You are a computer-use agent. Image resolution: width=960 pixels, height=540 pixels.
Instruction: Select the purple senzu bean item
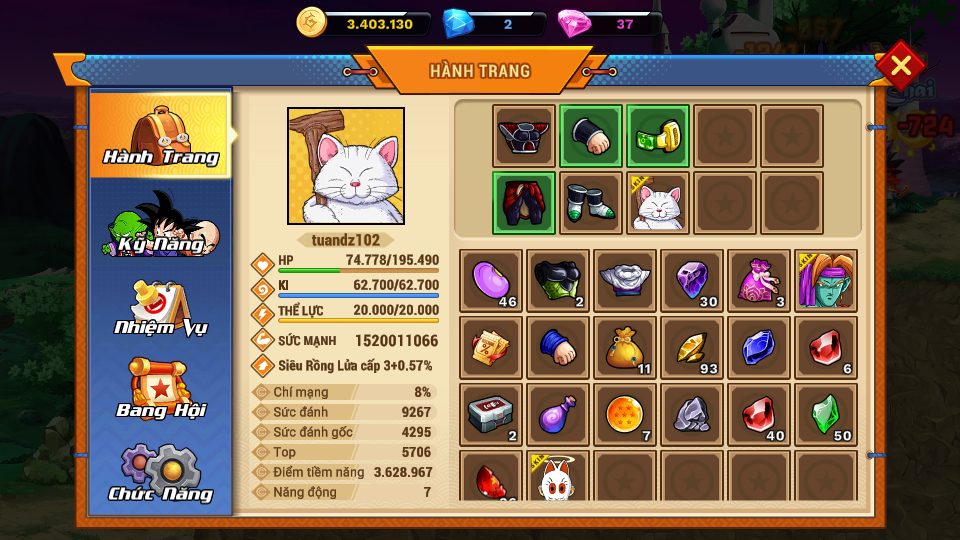491,280
